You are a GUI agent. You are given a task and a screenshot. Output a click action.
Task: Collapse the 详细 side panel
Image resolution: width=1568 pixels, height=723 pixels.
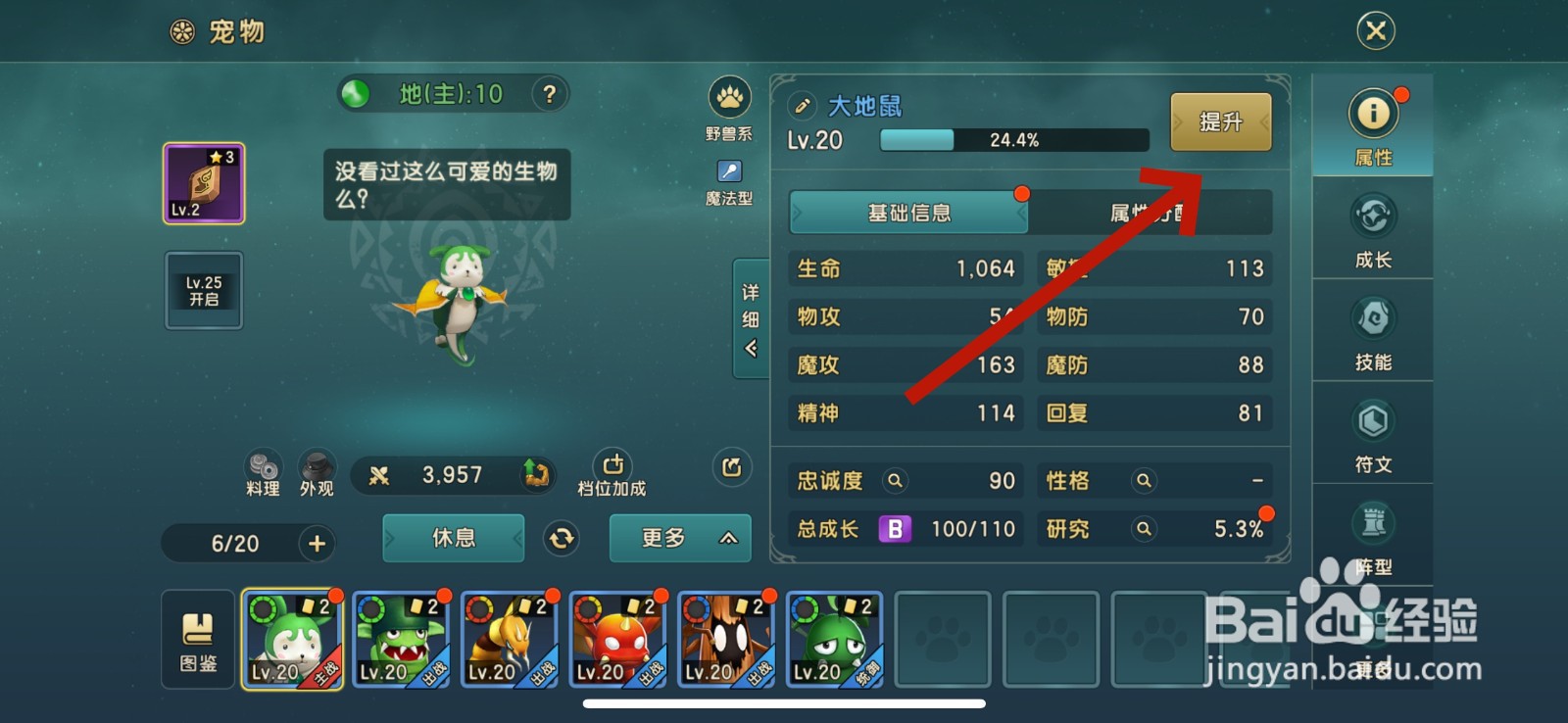(750, 320)
